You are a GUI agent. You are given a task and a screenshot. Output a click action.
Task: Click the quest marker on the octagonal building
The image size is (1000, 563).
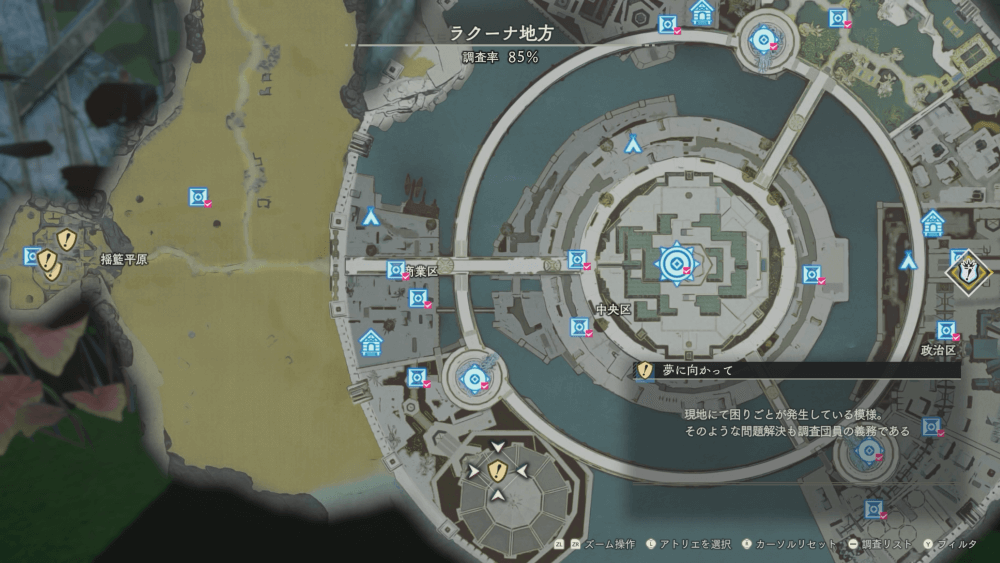[497, 469]
